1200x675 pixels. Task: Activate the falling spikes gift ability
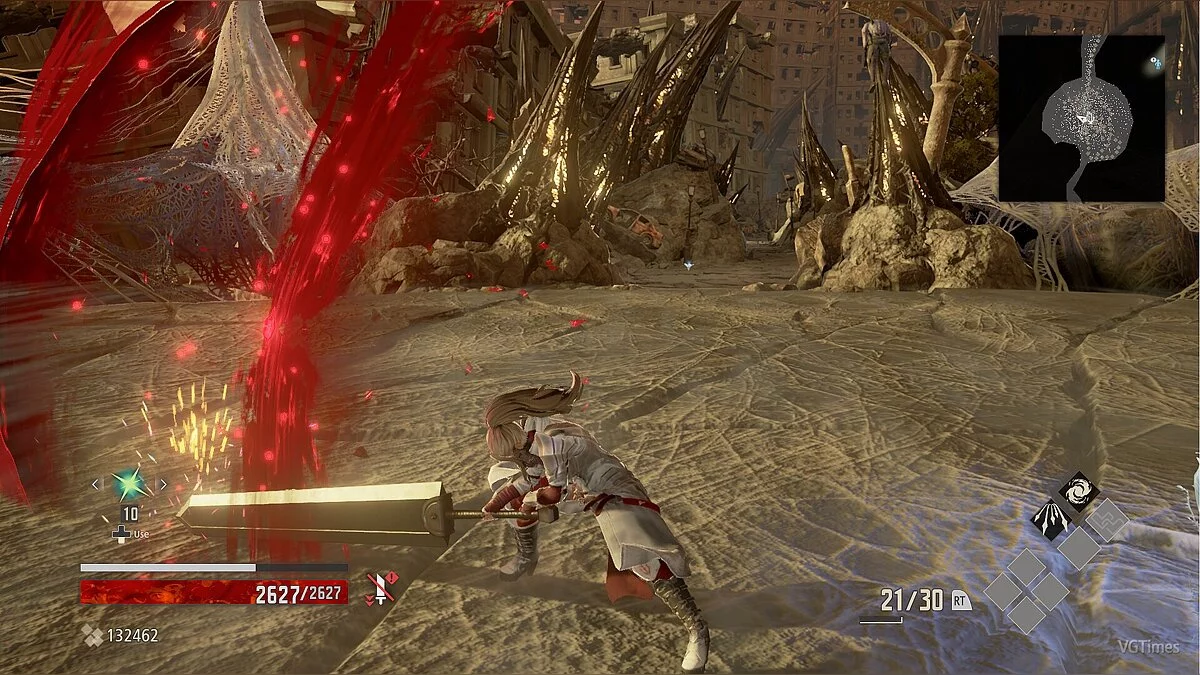click(1052, 518)
